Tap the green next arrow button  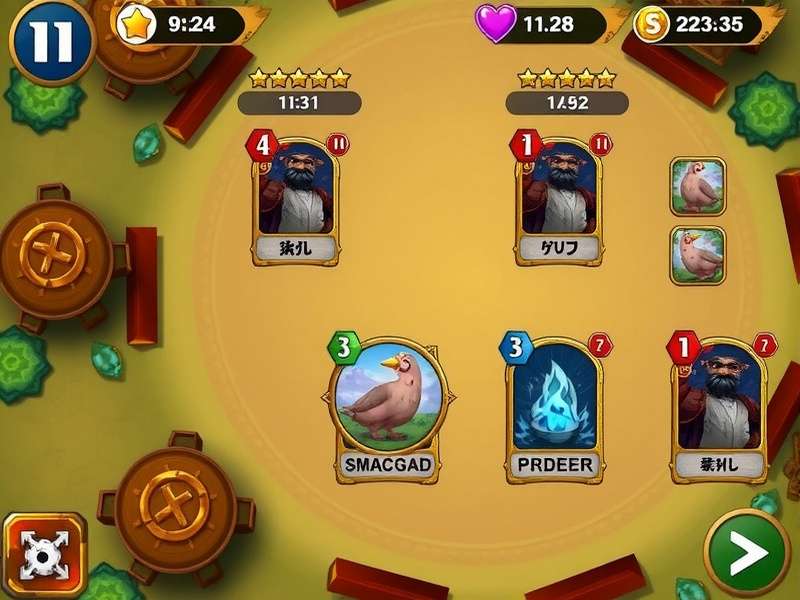[x=747, y=553]
